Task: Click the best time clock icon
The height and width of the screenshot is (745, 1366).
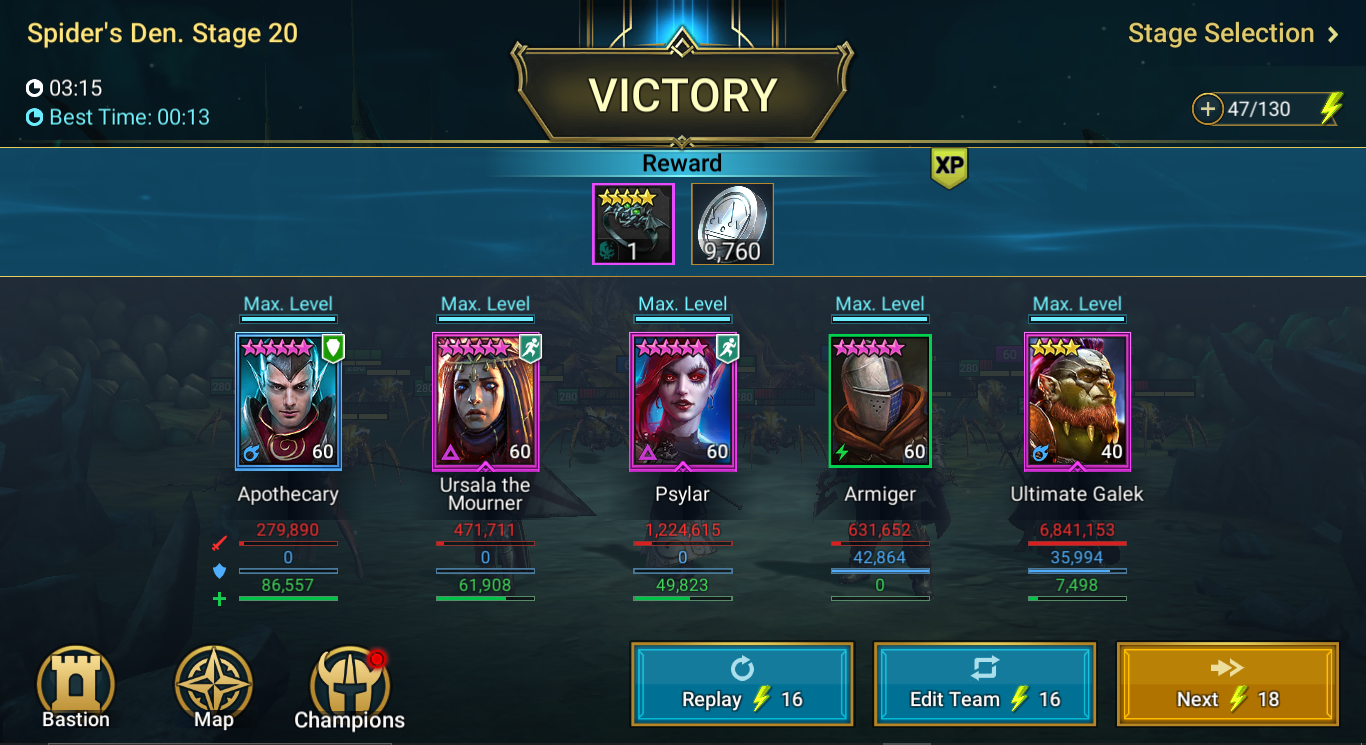Action: (x=34, y=116)
